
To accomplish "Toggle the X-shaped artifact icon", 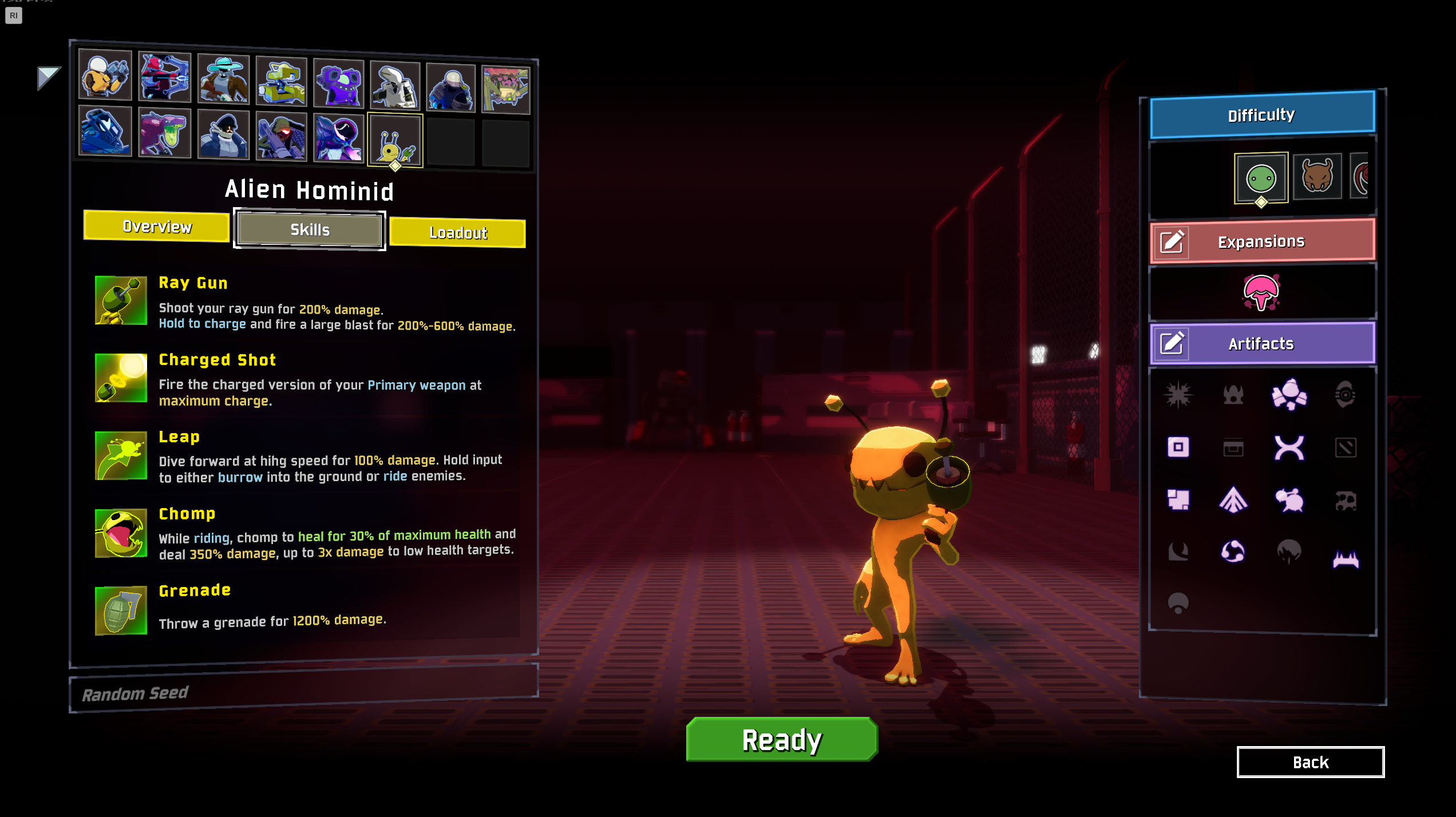I will pos(1289,447).
